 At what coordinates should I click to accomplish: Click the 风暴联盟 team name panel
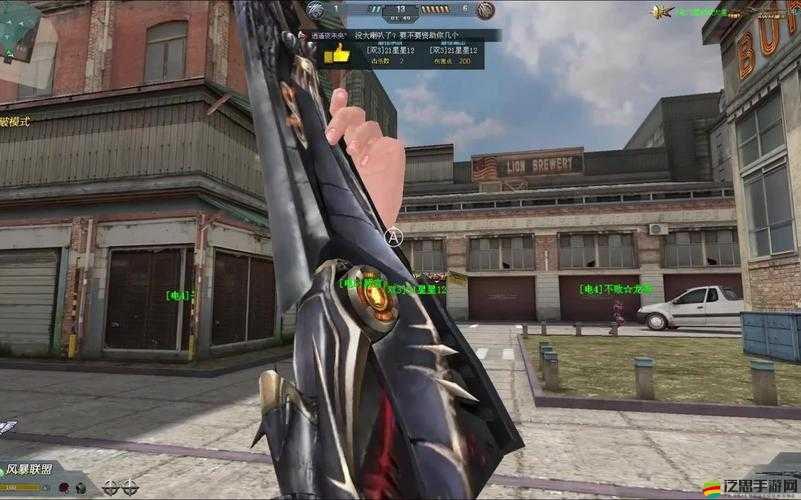click(29, 469)
